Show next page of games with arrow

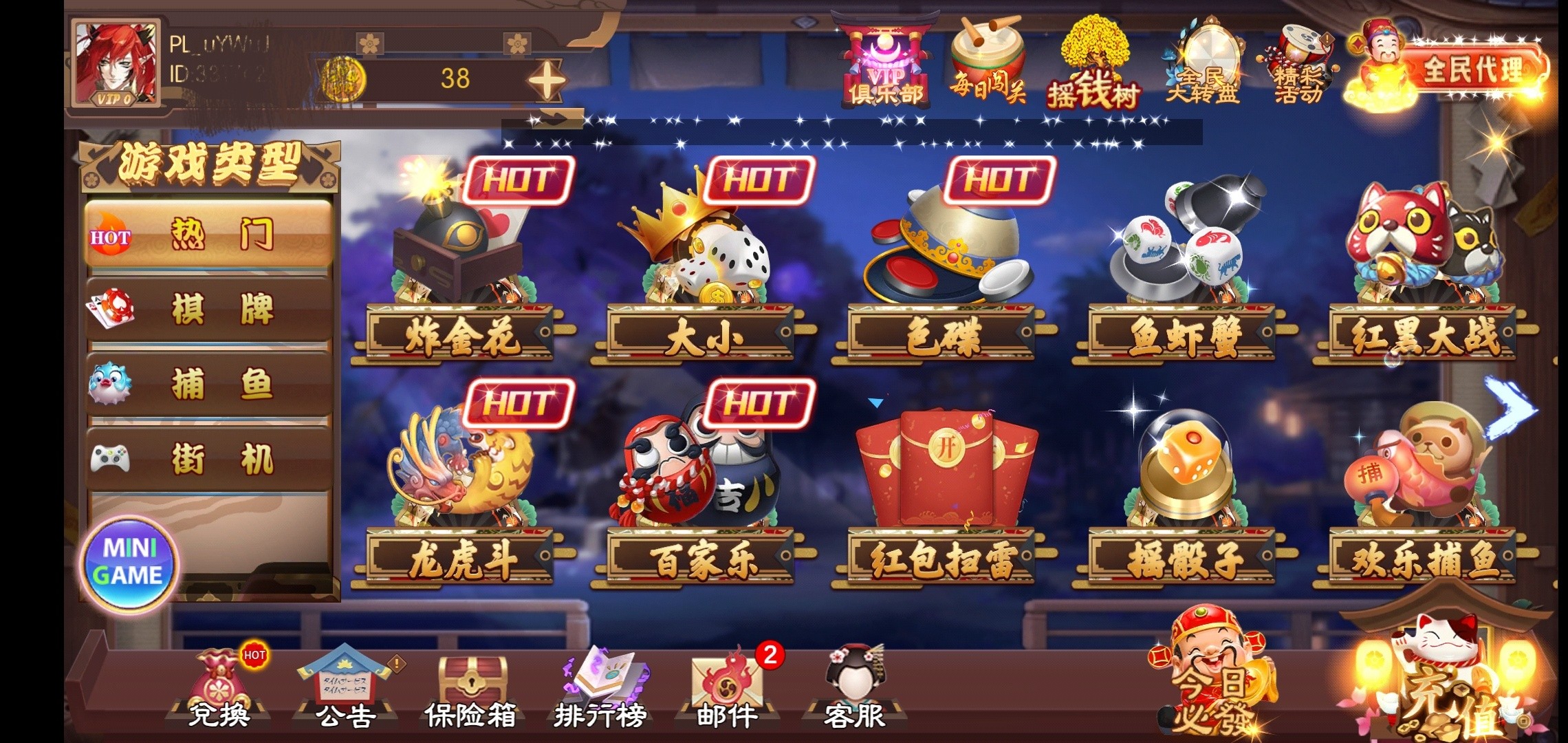(x=1509, y=408)
